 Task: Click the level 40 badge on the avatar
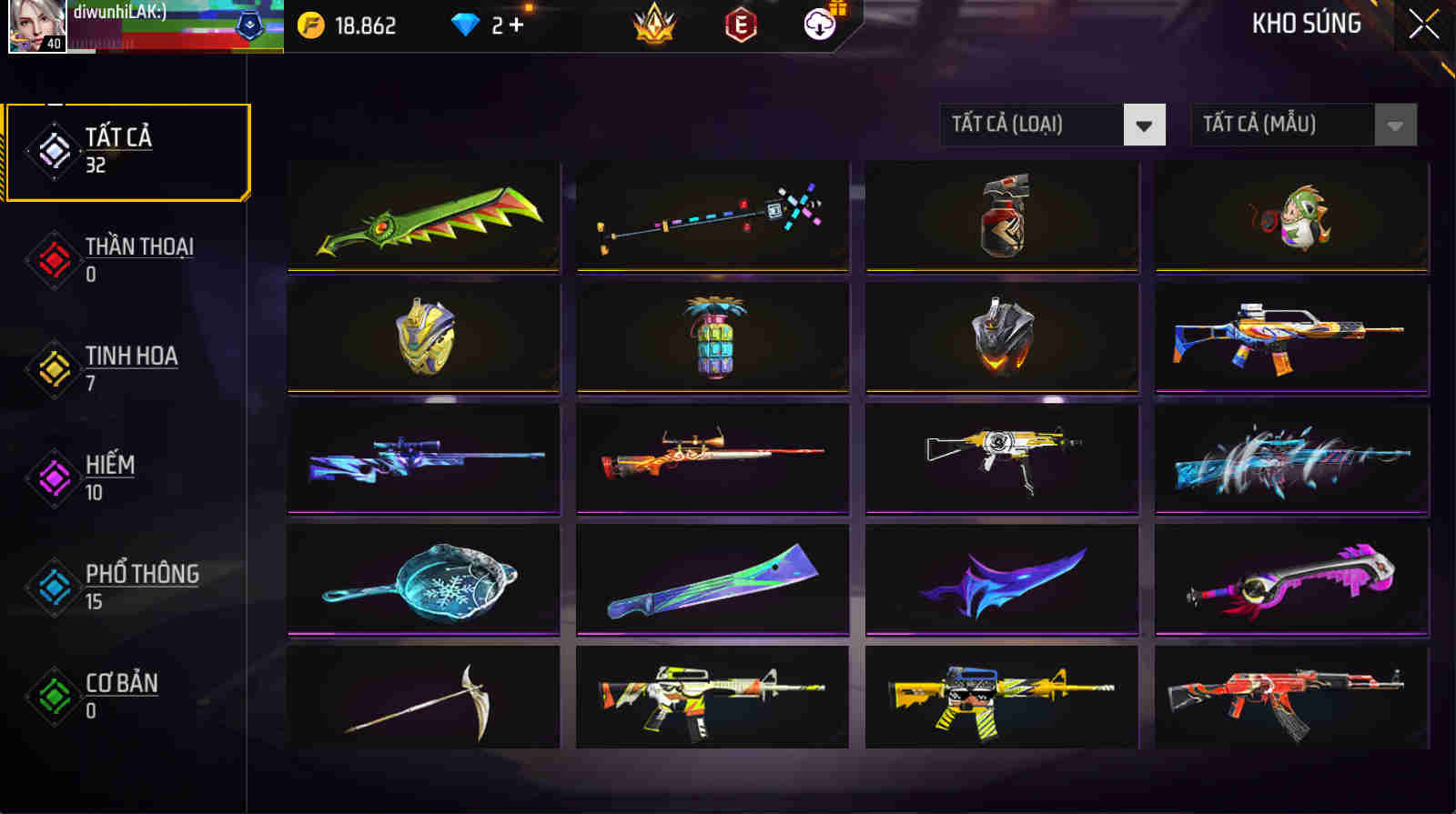click(x=56, y=42)
